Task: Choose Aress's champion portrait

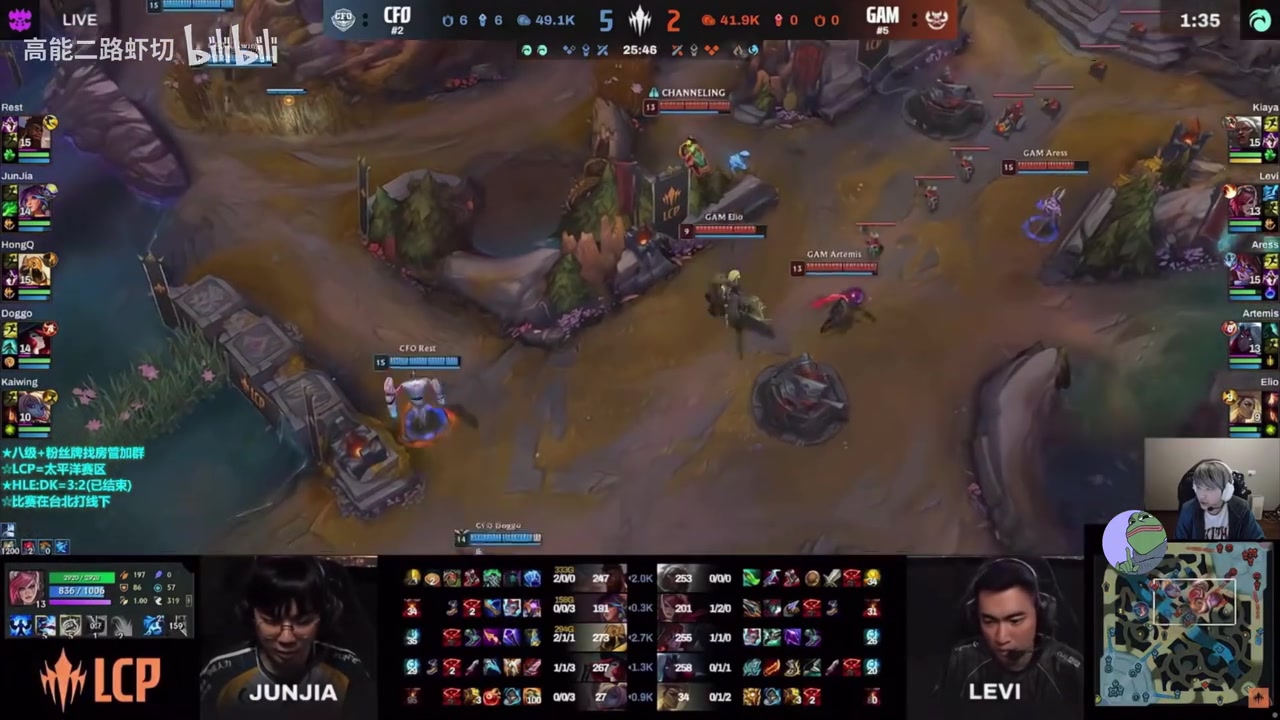Action: 1244,270
